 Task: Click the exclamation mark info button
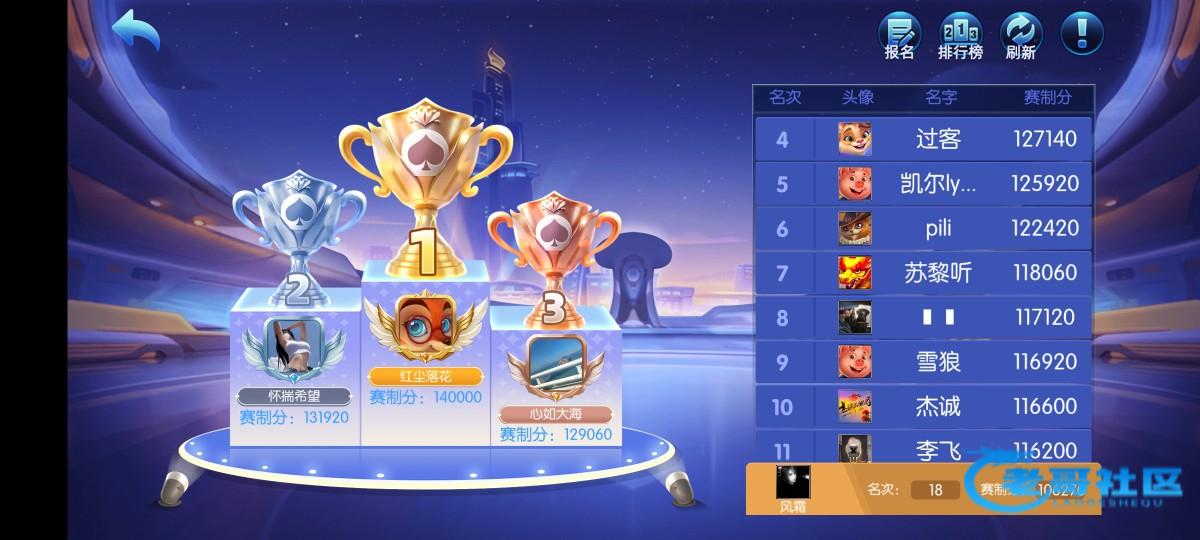pyautogui.click(x=1082, y=33)
